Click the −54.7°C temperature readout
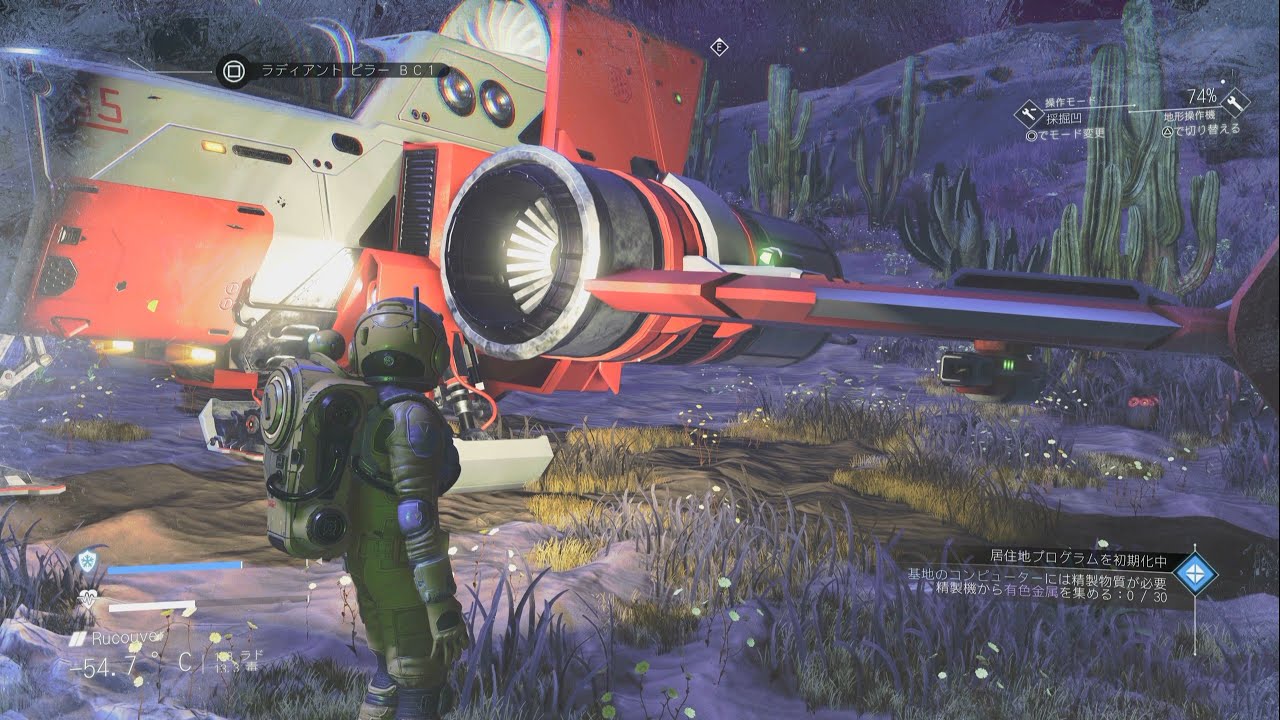The image size is (1280, 720). (108, 662)
